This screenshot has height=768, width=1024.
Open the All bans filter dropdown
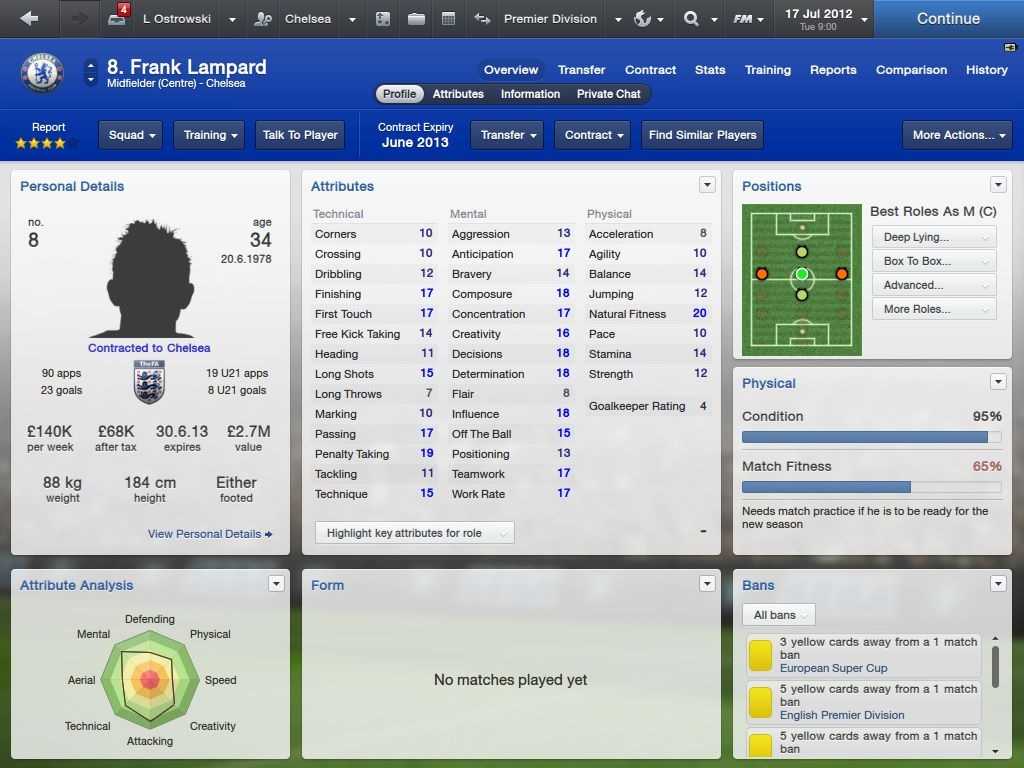click(779, 615)
